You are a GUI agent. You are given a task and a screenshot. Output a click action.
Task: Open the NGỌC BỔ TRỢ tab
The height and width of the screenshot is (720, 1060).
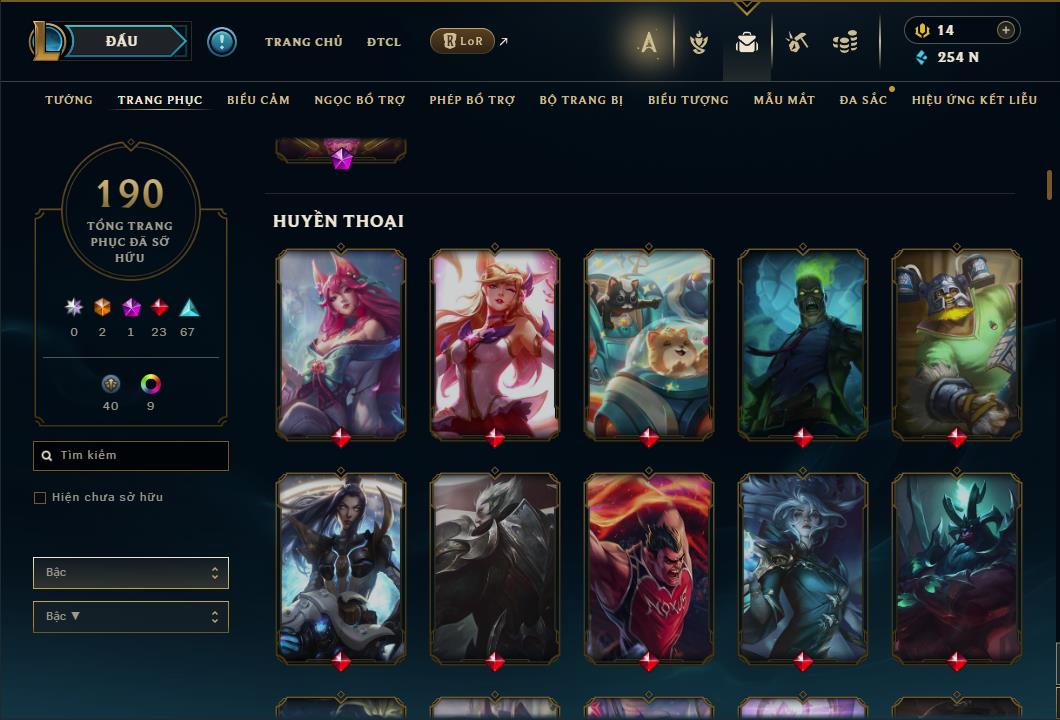pyautogui.click(x=360, y=100)
